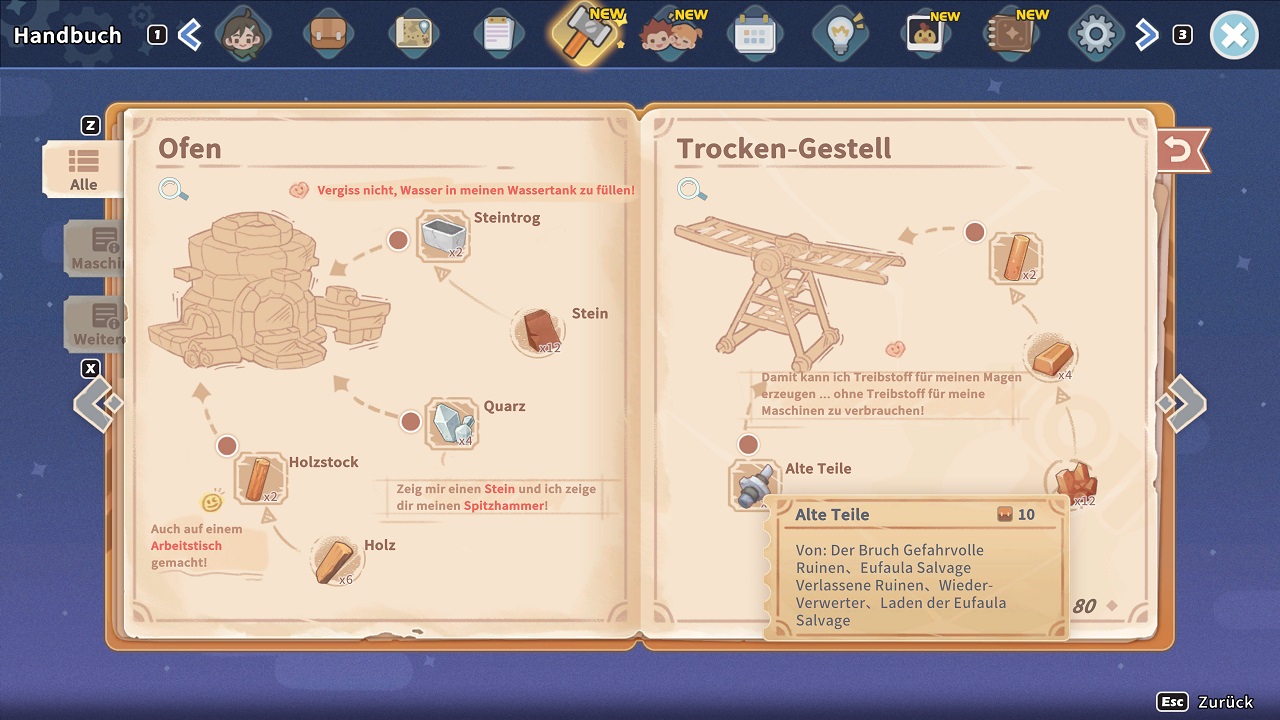Open the lightbulb tips tab
The image size is (1280, 720).
(839, 35)
